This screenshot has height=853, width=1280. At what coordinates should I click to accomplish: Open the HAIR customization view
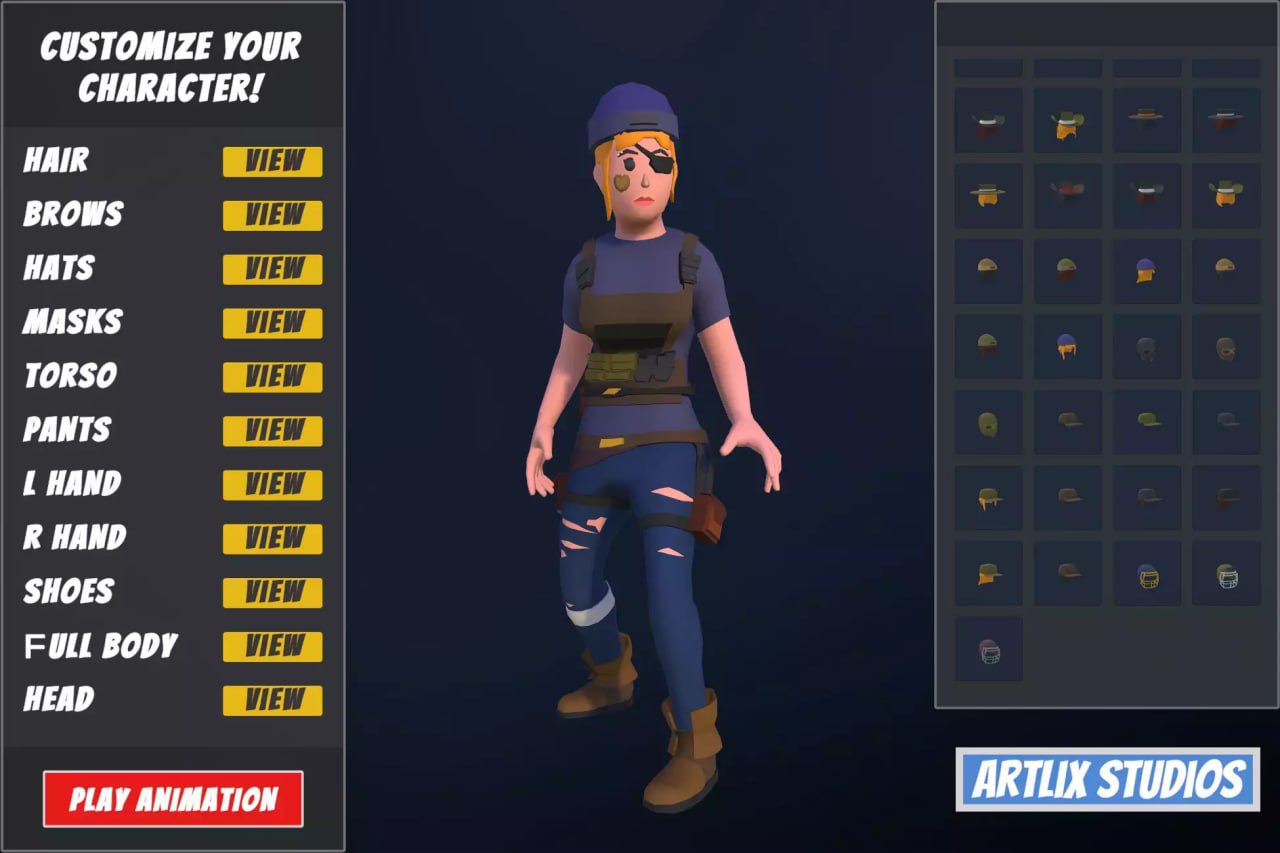click(x=272, y=162)
